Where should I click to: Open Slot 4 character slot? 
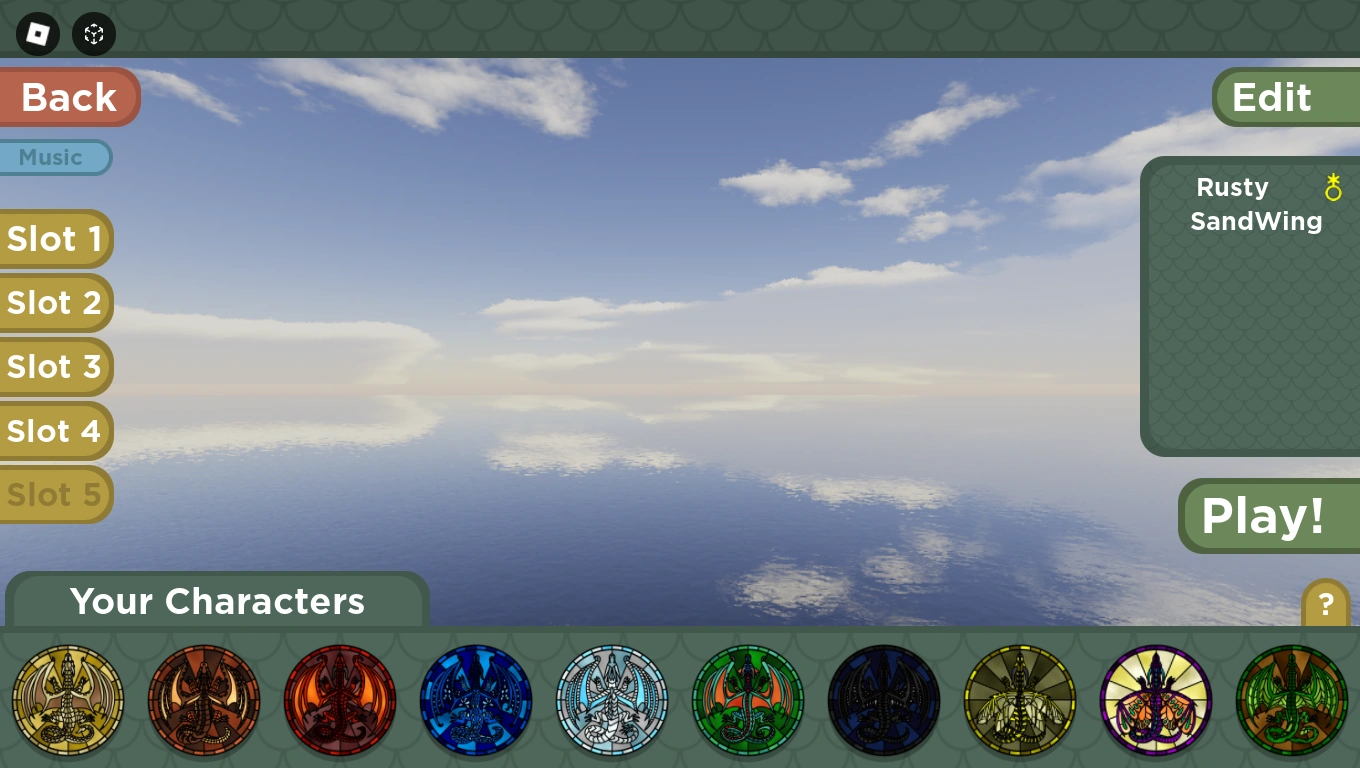tap(55, 430)
